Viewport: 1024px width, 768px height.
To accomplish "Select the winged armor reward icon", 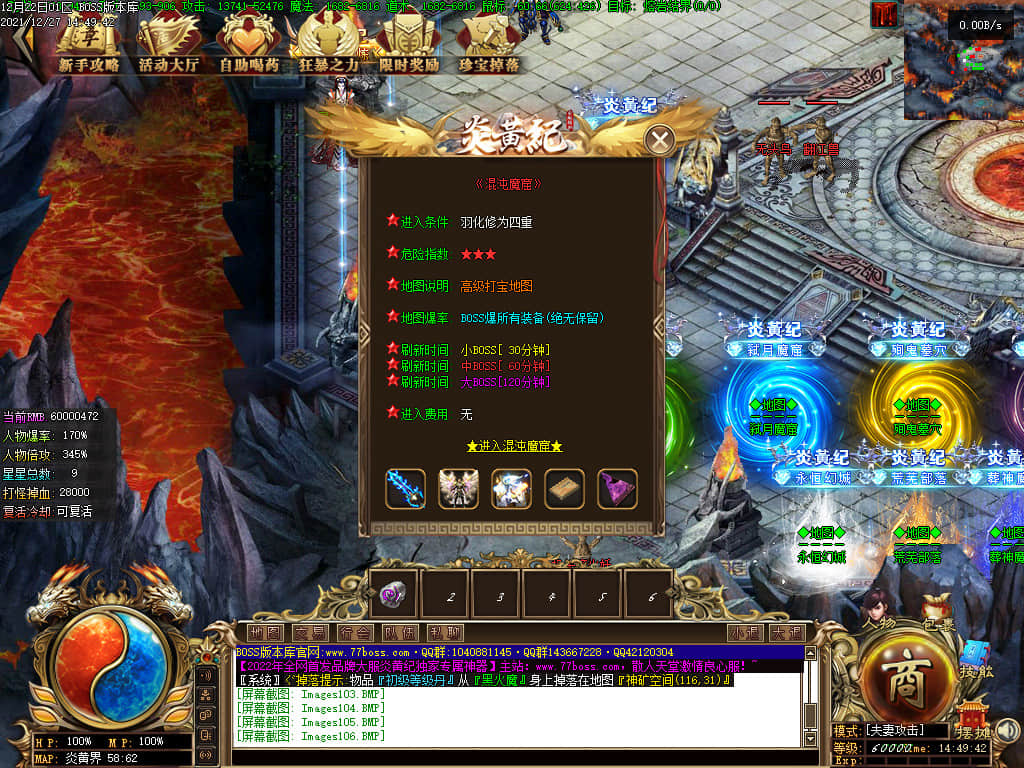I will (x=458, y=489).
